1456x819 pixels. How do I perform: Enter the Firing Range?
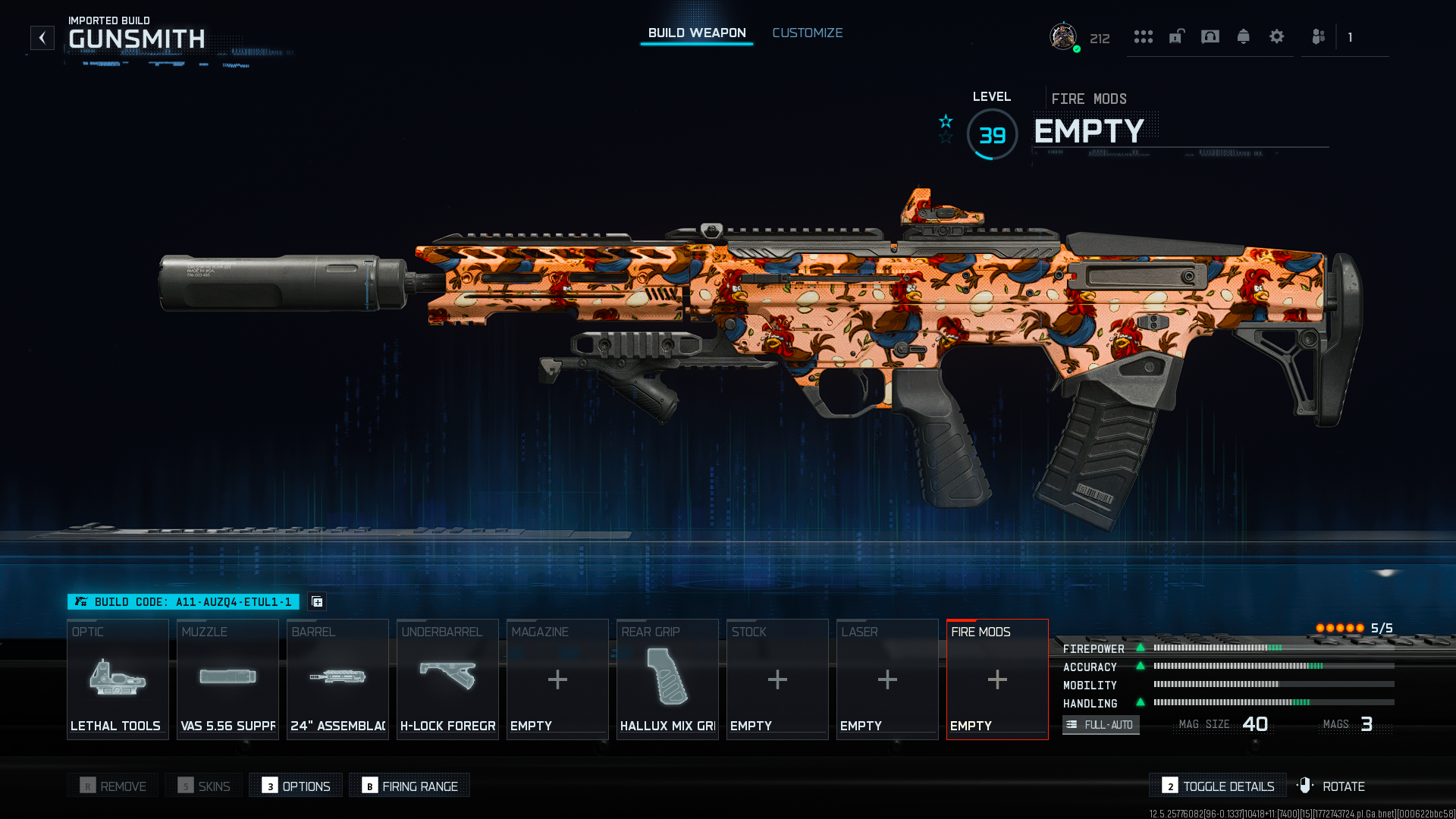point(409,786)
